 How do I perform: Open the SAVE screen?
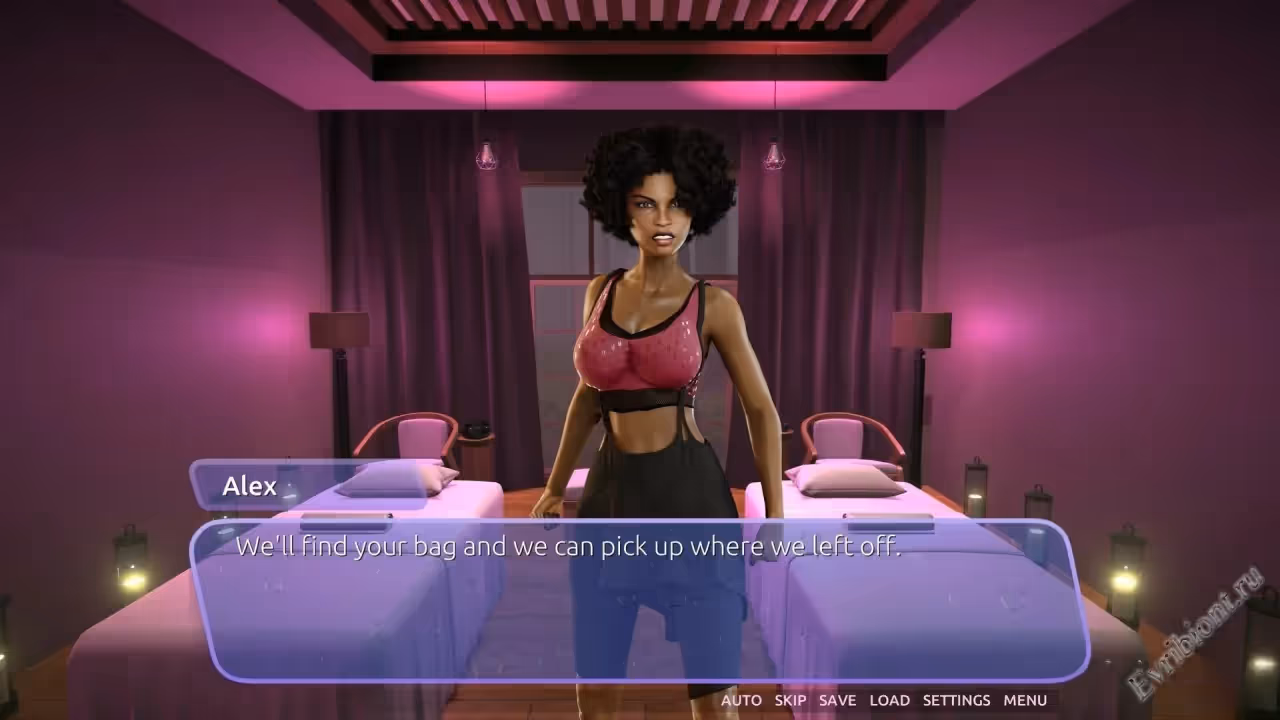tap(837, 700)
